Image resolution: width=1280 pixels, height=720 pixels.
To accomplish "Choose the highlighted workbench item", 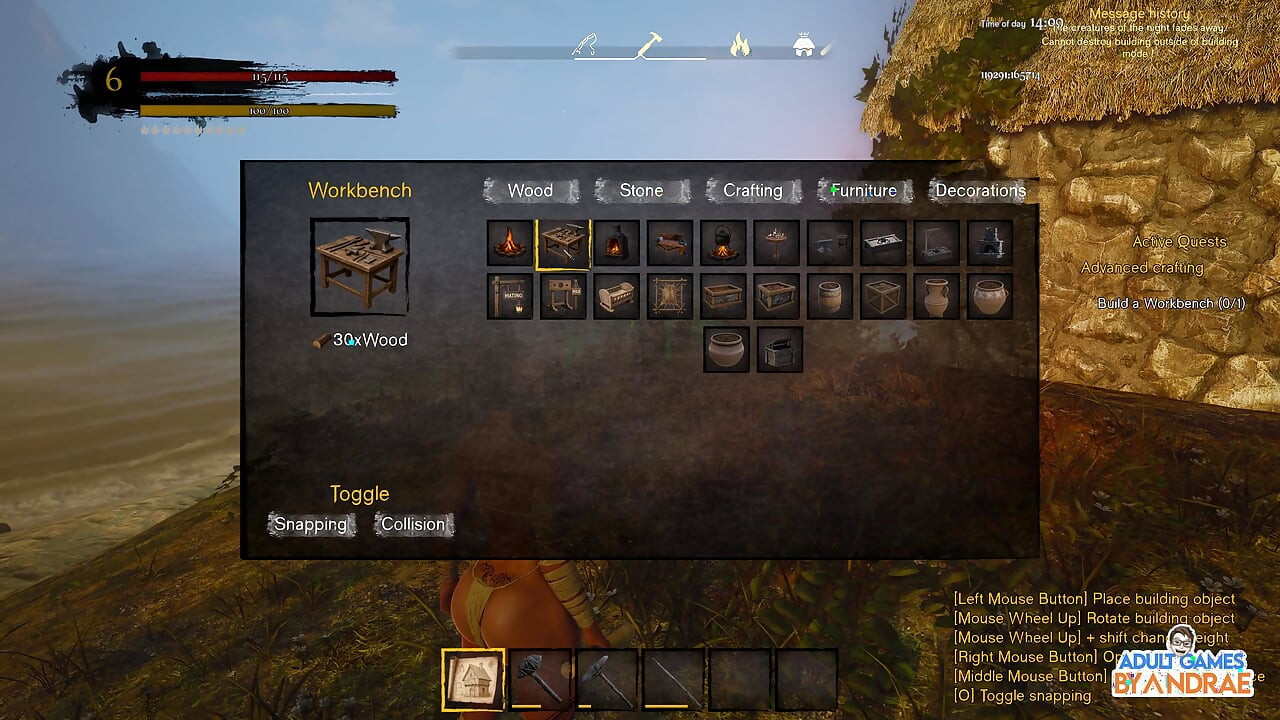I will pos(563,243).
